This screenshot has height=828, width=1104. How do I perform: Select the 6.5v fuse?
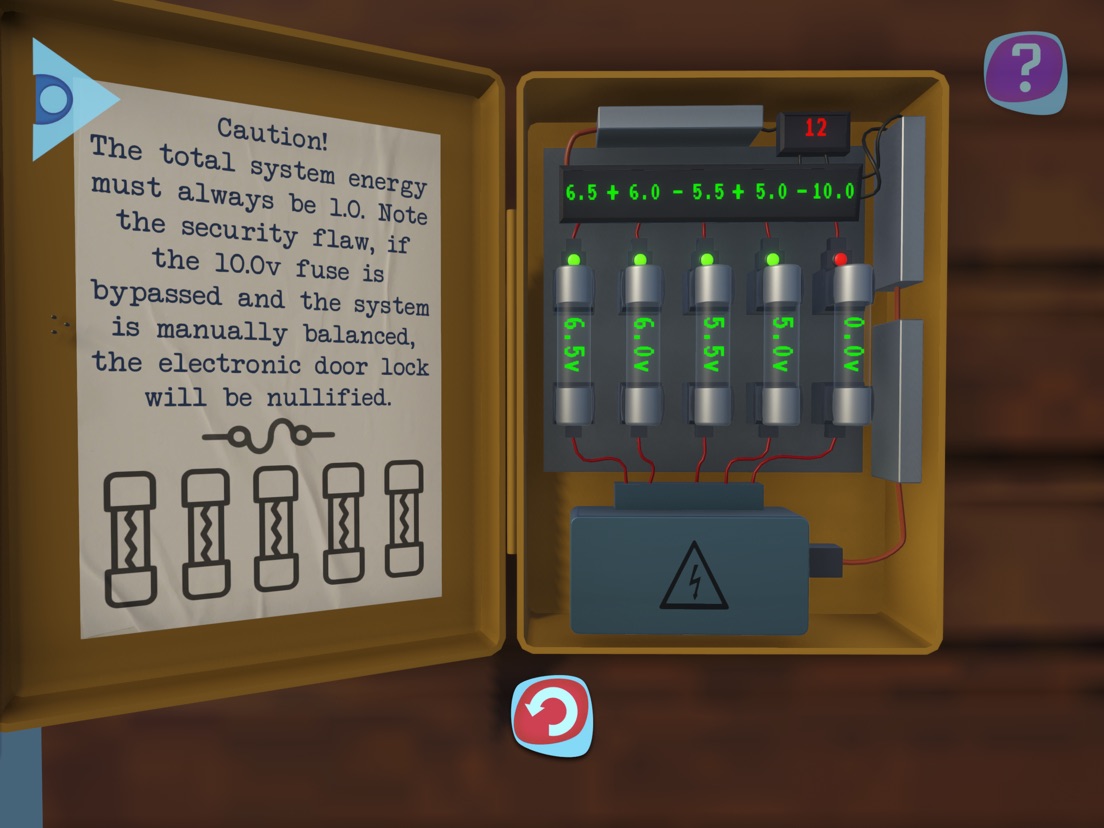pos(575,345)
